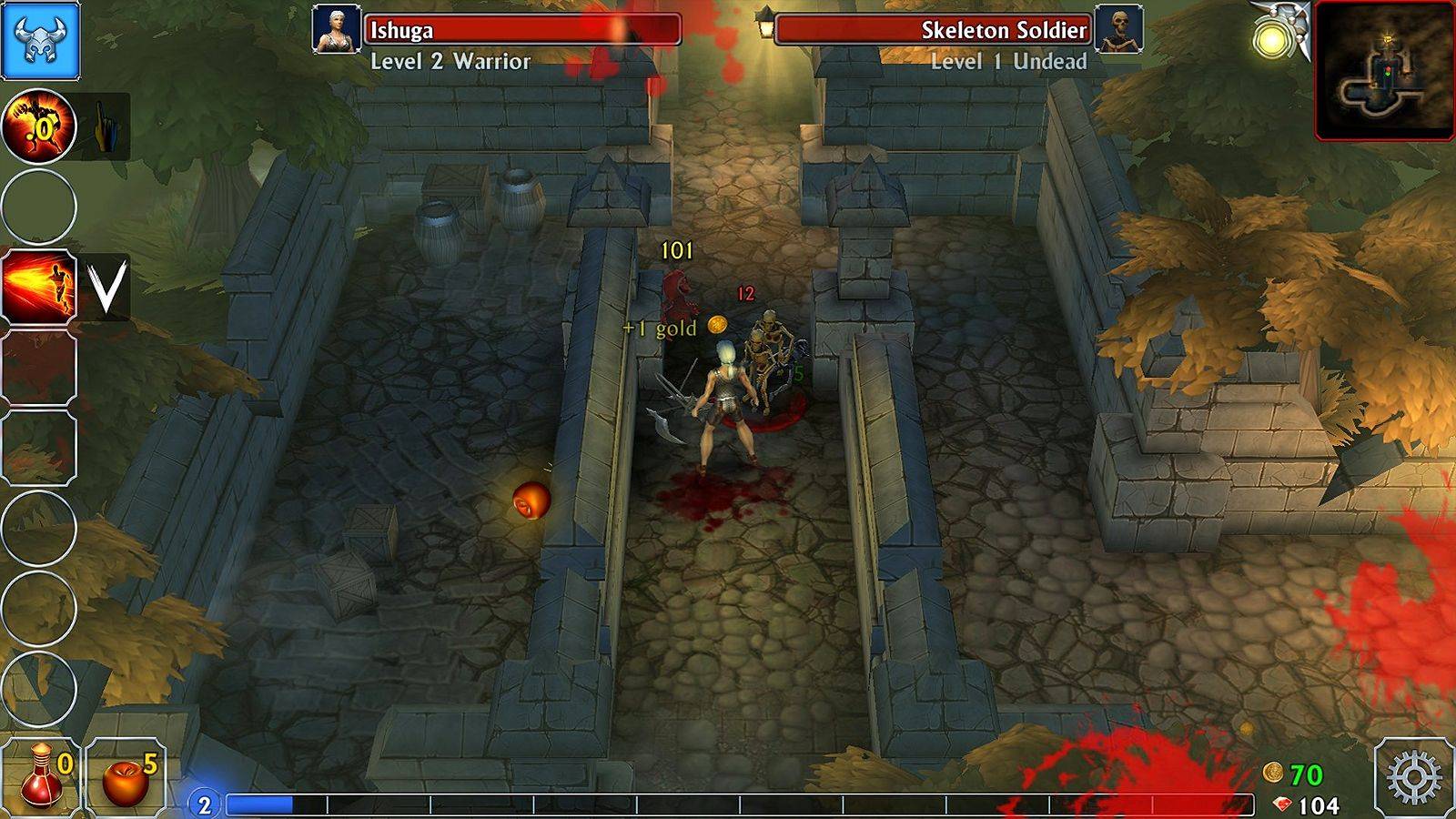Tap the glowing sun orb icon
Viewport: 1456px width, 819px height.
click(x=1270, y=40)
